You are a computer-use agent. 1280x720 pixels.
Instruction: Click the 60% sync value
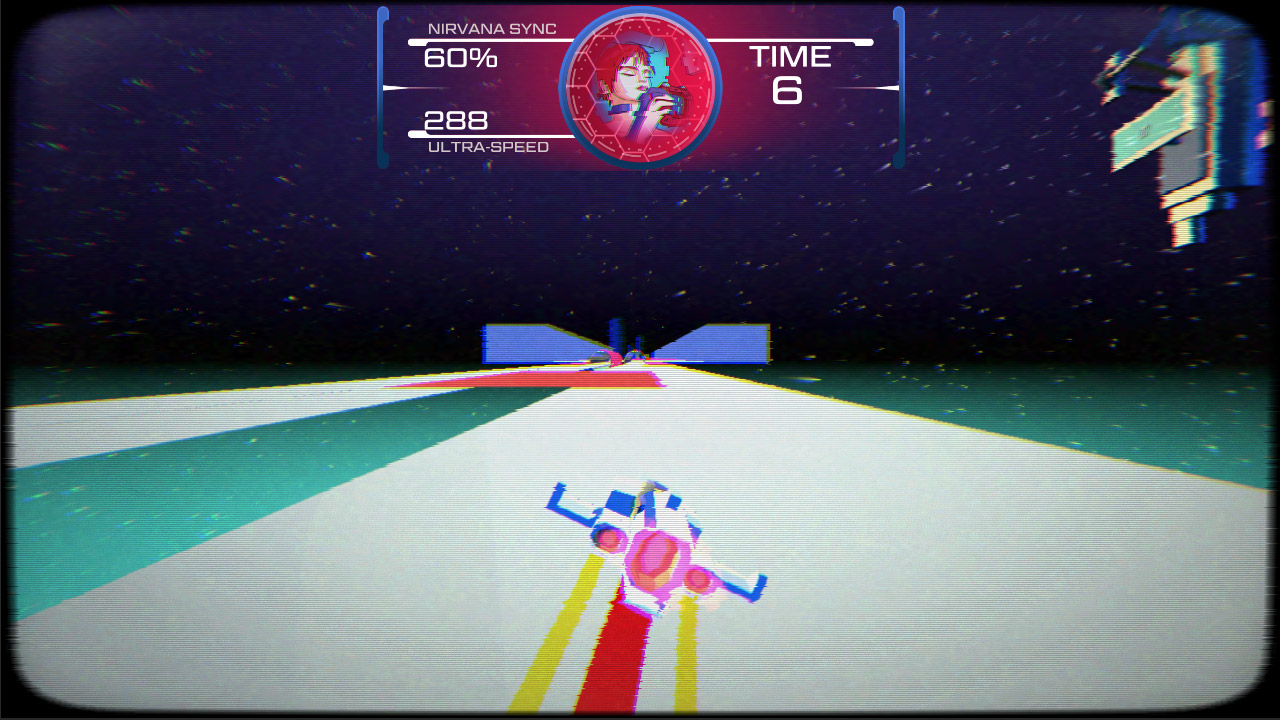[463, 58]
